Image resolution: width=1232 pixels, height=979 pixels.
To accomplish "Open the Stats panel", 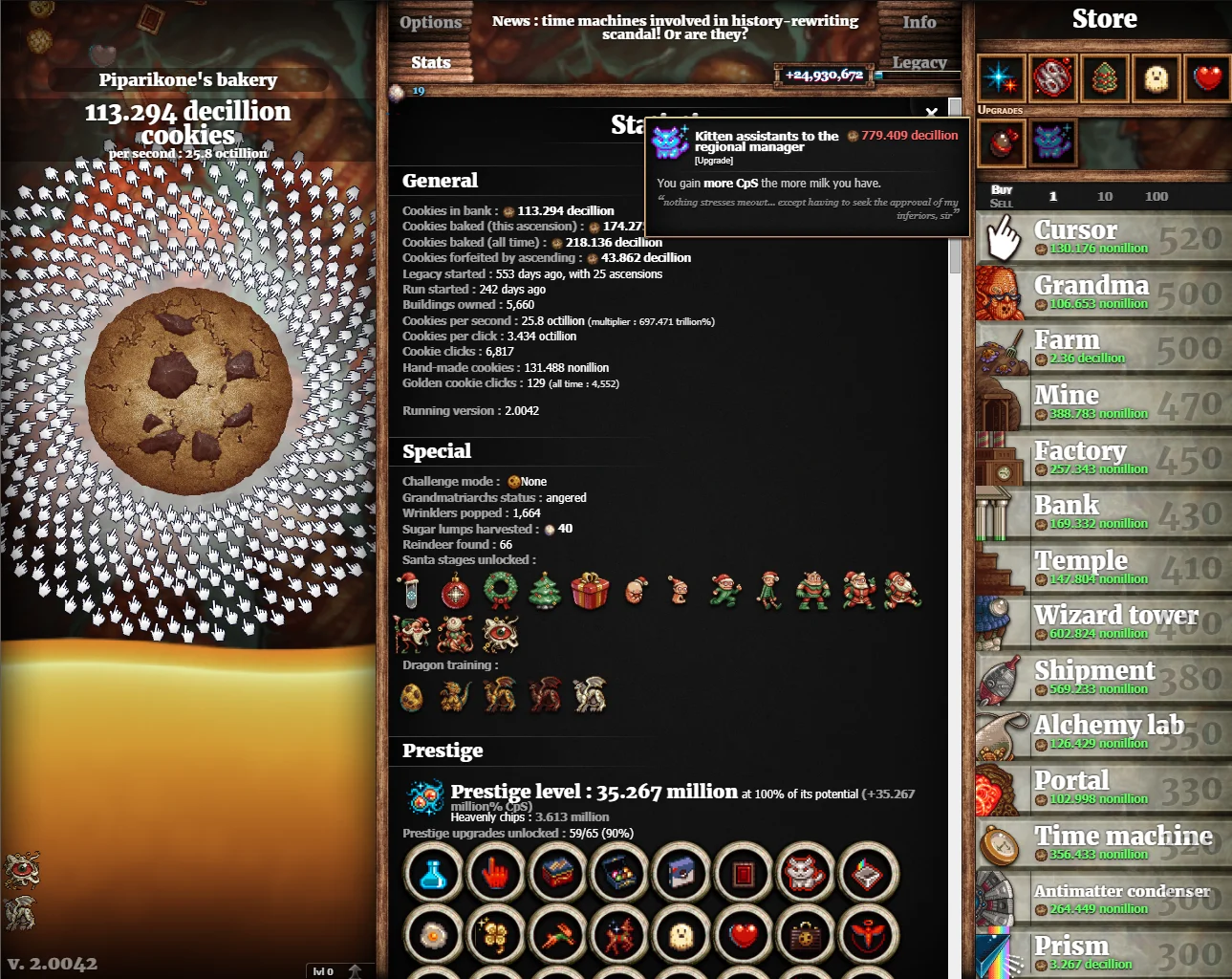I will coord(430,62).
